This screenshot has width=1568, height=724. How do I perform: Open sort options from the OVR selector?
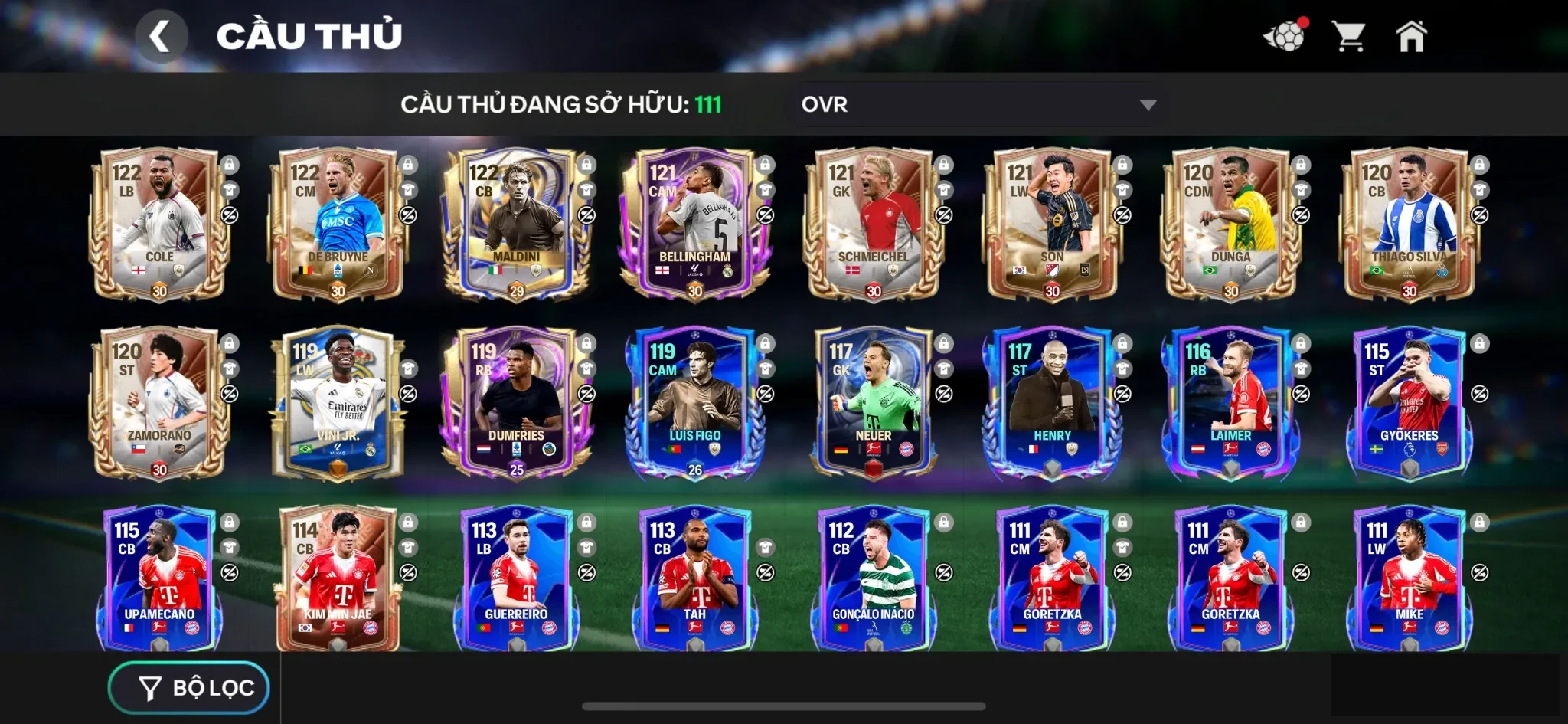pyautogui.click(x=976, y=105)
